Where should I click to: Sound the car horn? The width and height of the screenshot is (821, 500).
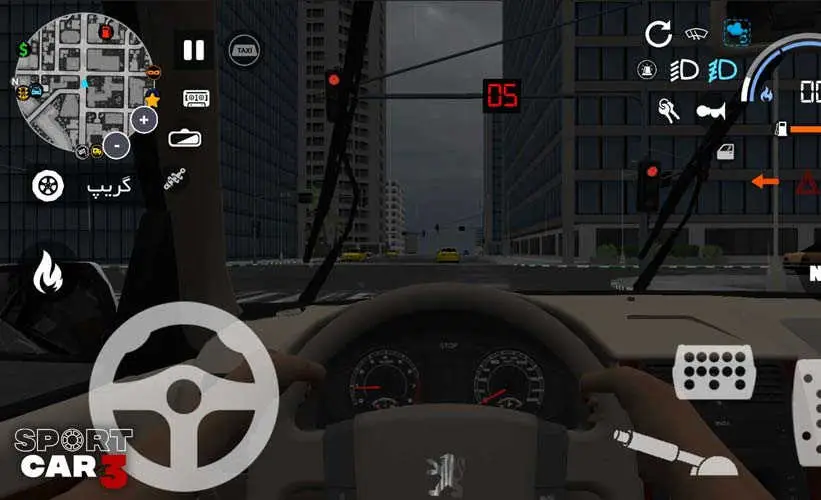click(x=710, y=110)
